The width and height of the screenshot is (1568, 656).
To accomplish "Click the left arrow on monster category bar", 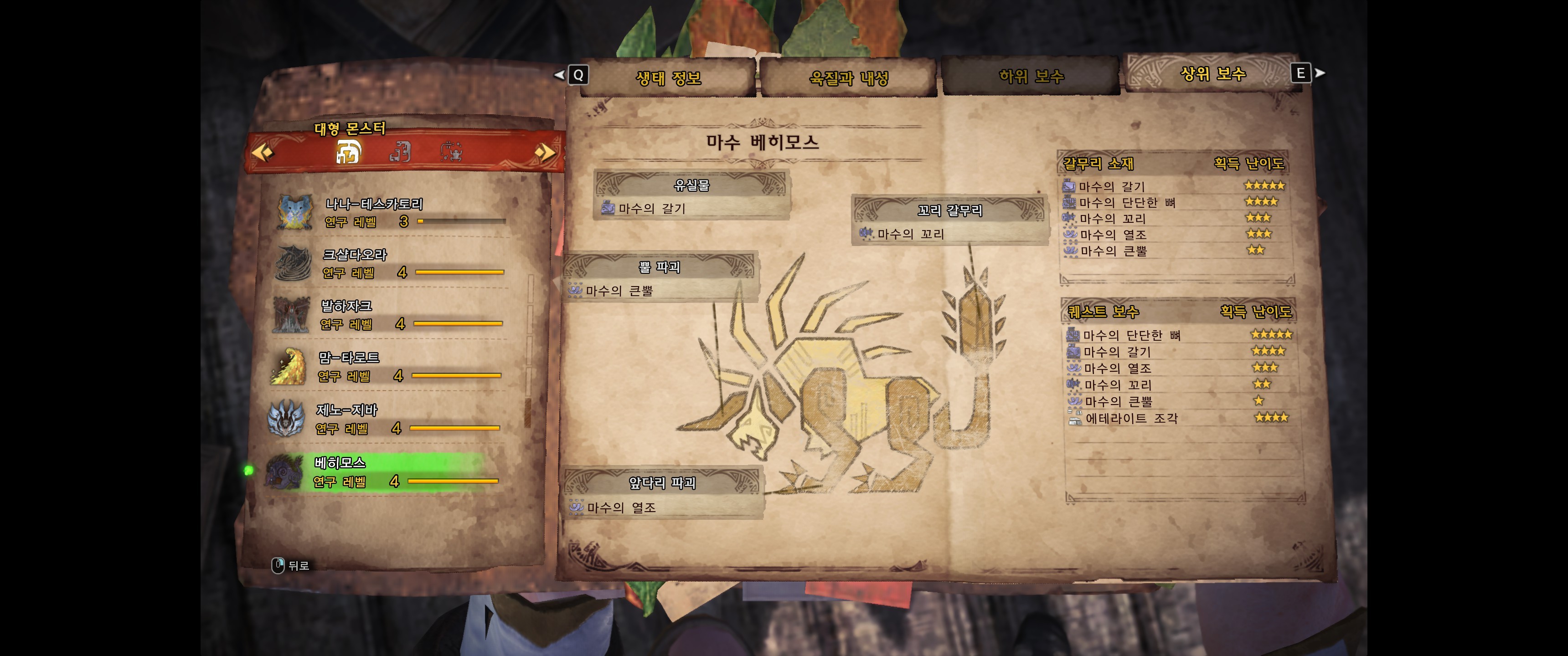I will click(263, 152).
